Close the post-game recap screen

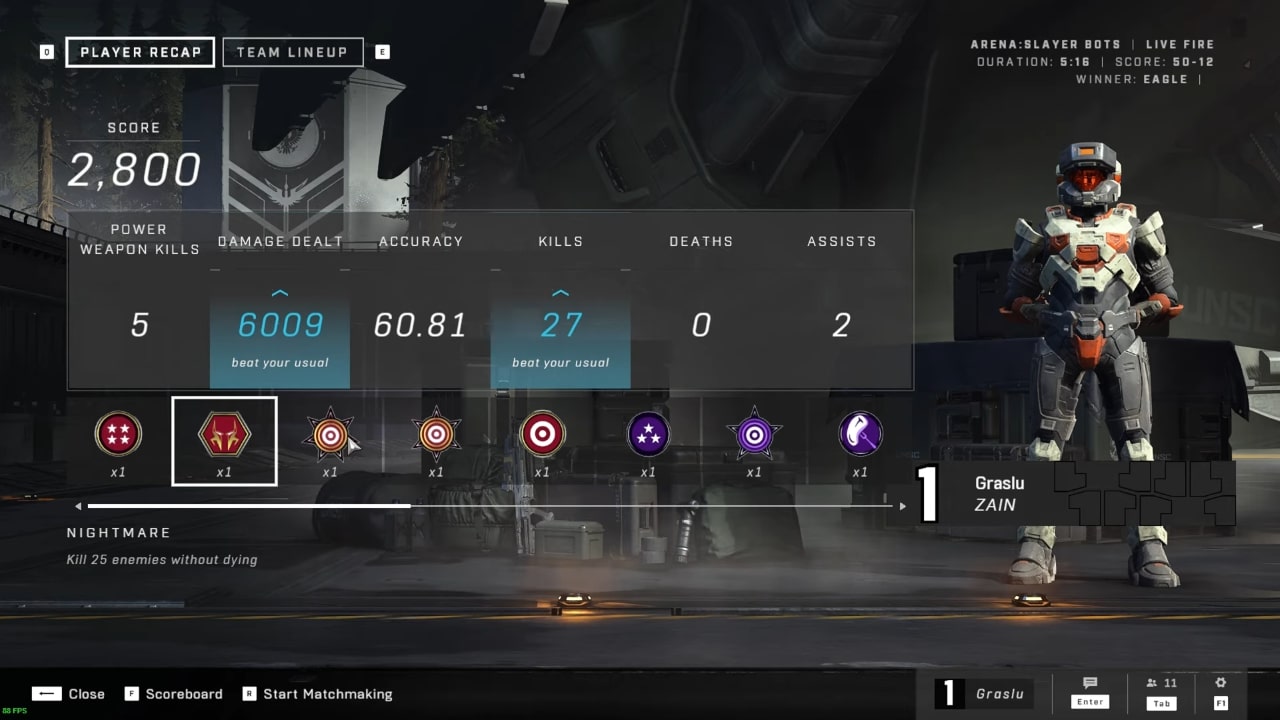(x=68, y=694)
